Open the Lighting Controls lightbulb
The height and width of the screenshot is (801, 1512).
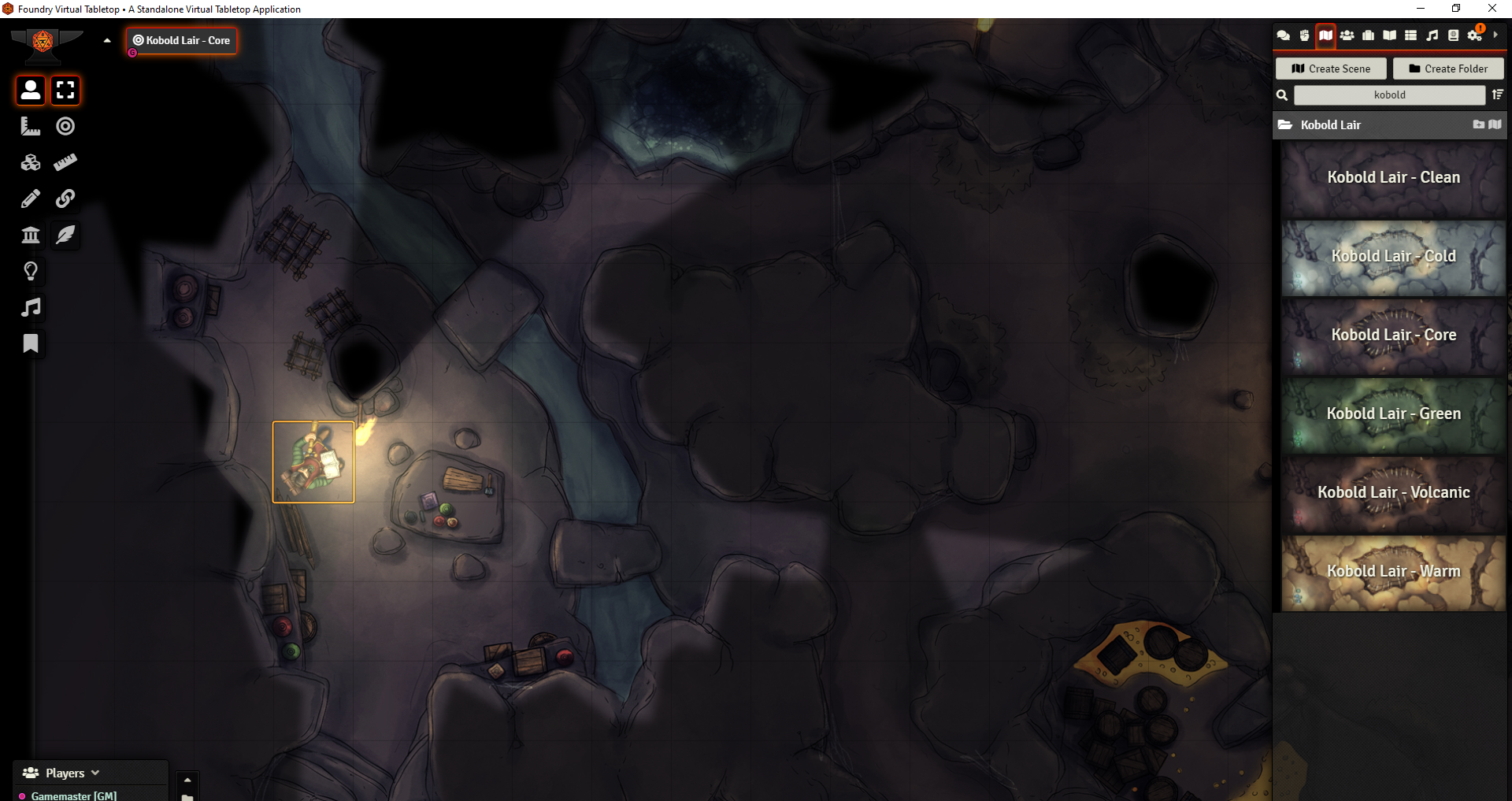(30, 271)
